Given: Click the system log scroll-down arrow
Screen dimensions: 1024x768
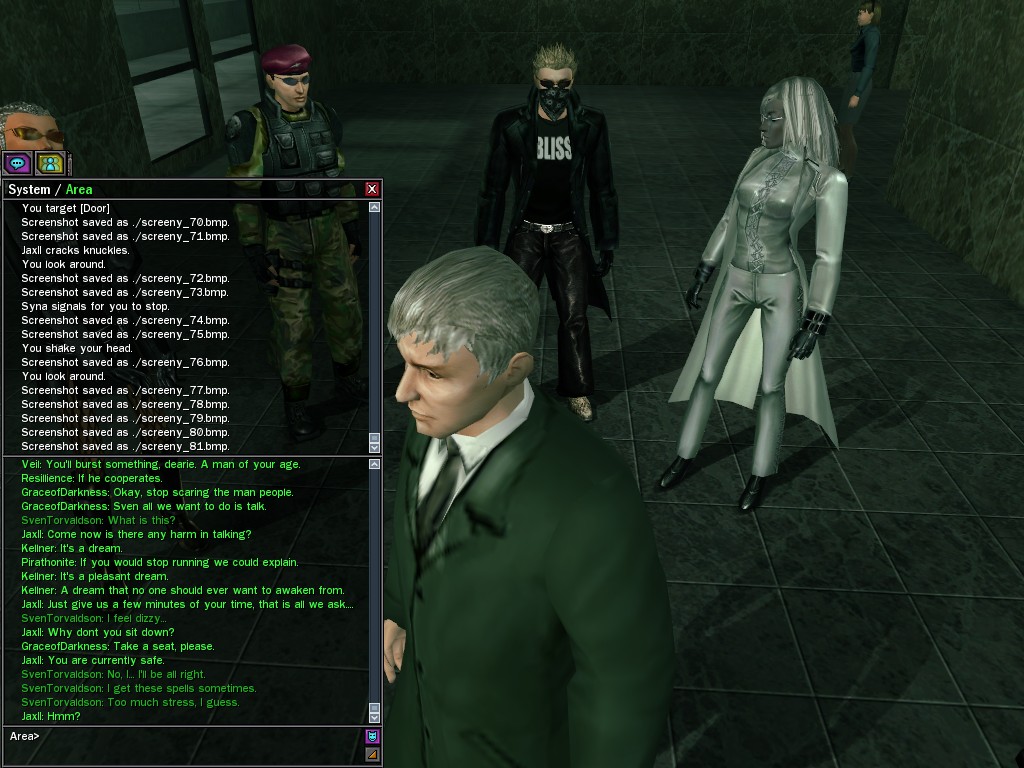Looking at the screenshot, I should [x=375, y=446].
